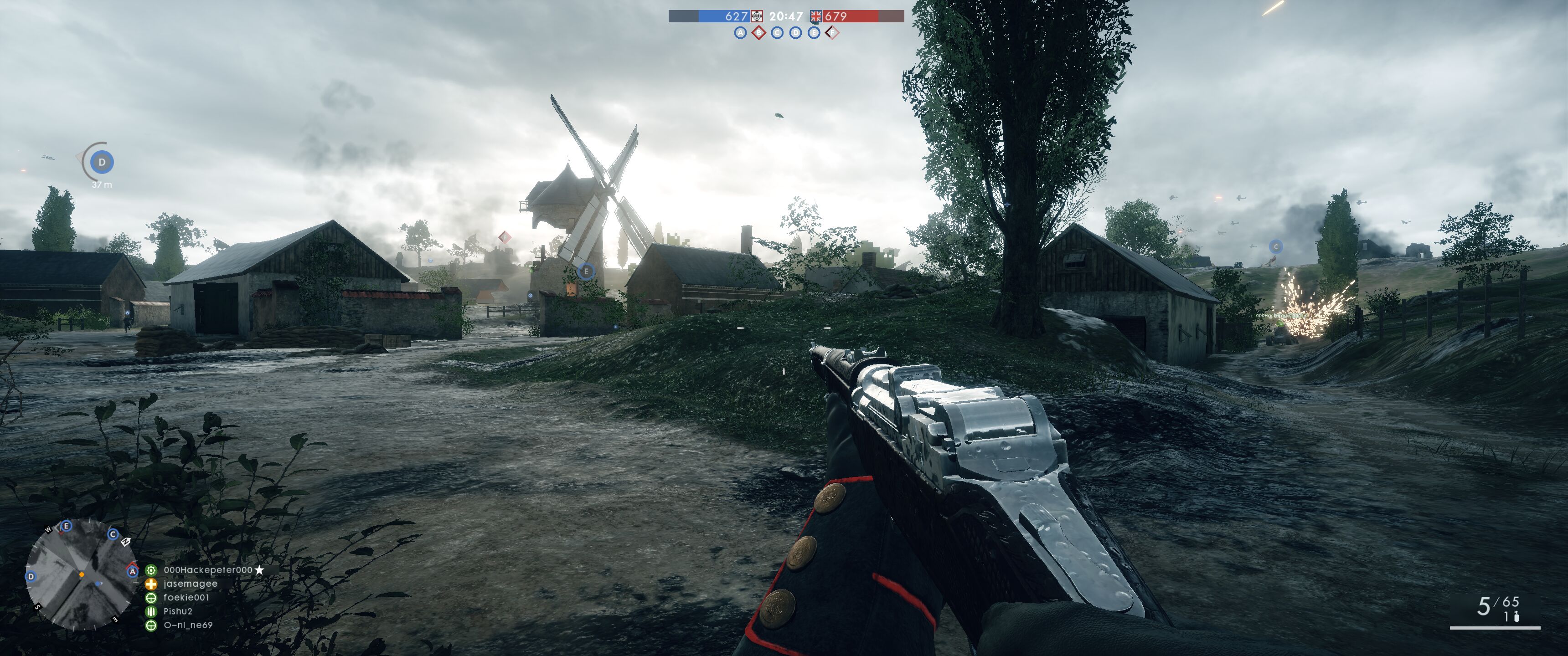
Task: Click support player Pishu2 in squad list
Action: click(x=177, y=611)
